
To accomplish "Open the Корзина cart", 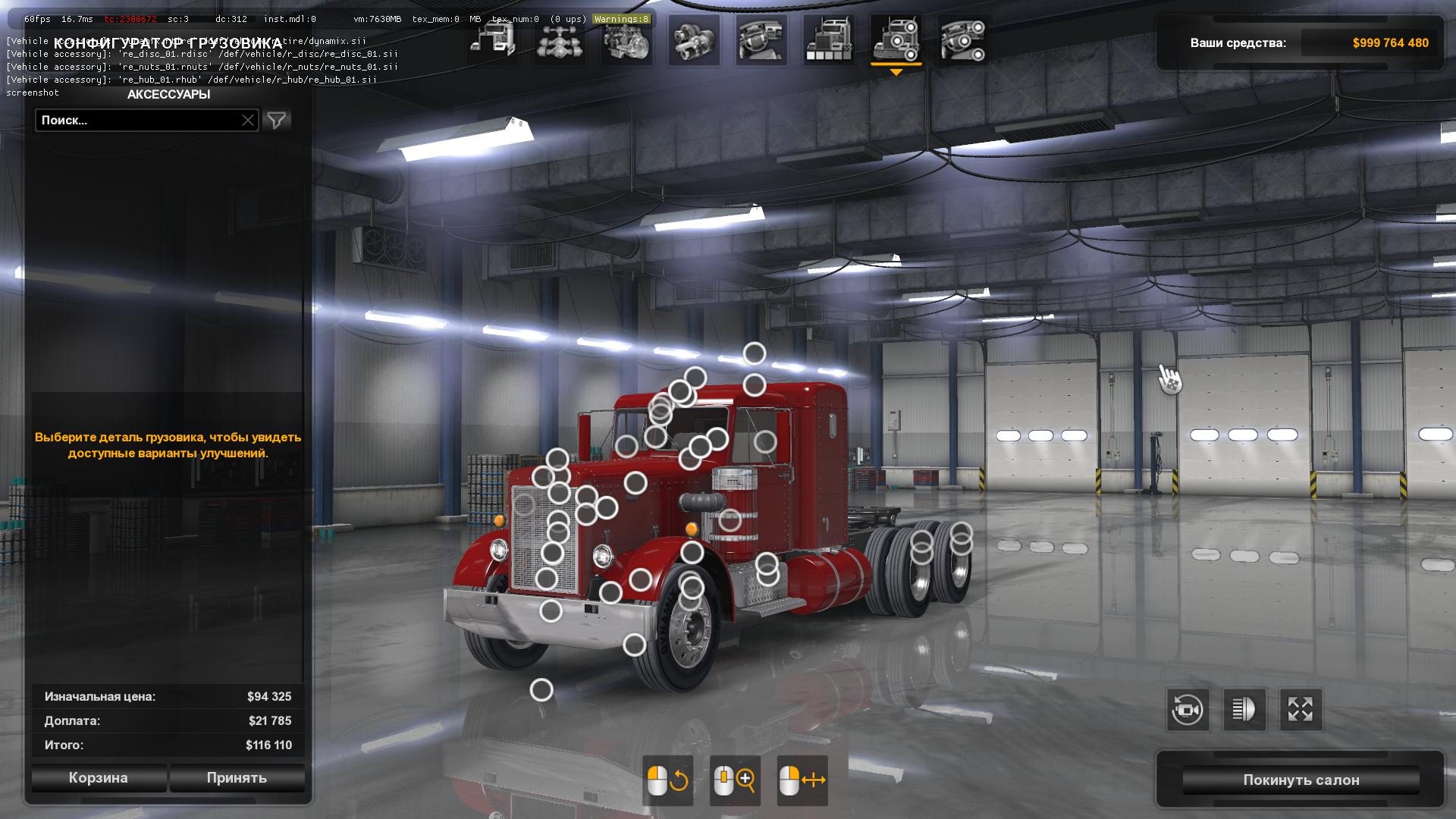I will click(99, 778).
